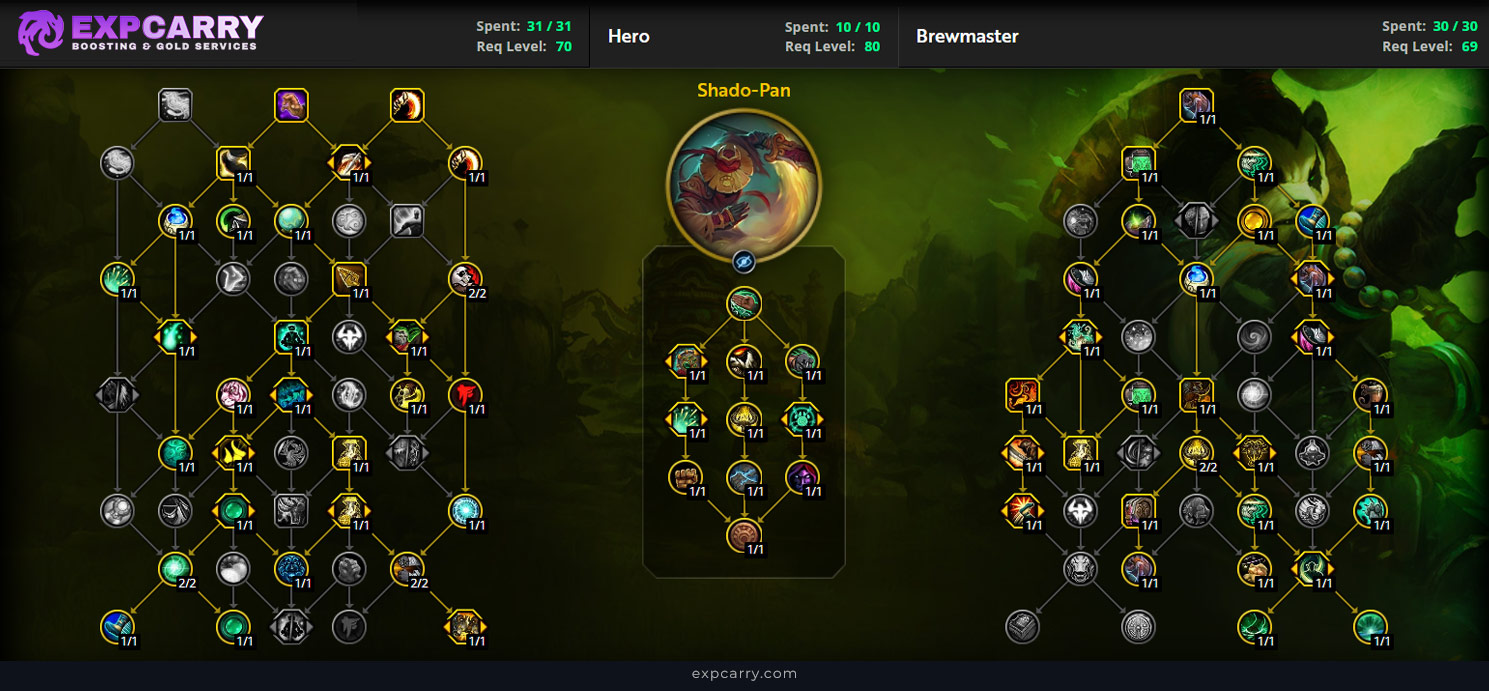The image size is (1489, 691).
Task: Open the ExpCarry logo link
Action: point(141,33)
